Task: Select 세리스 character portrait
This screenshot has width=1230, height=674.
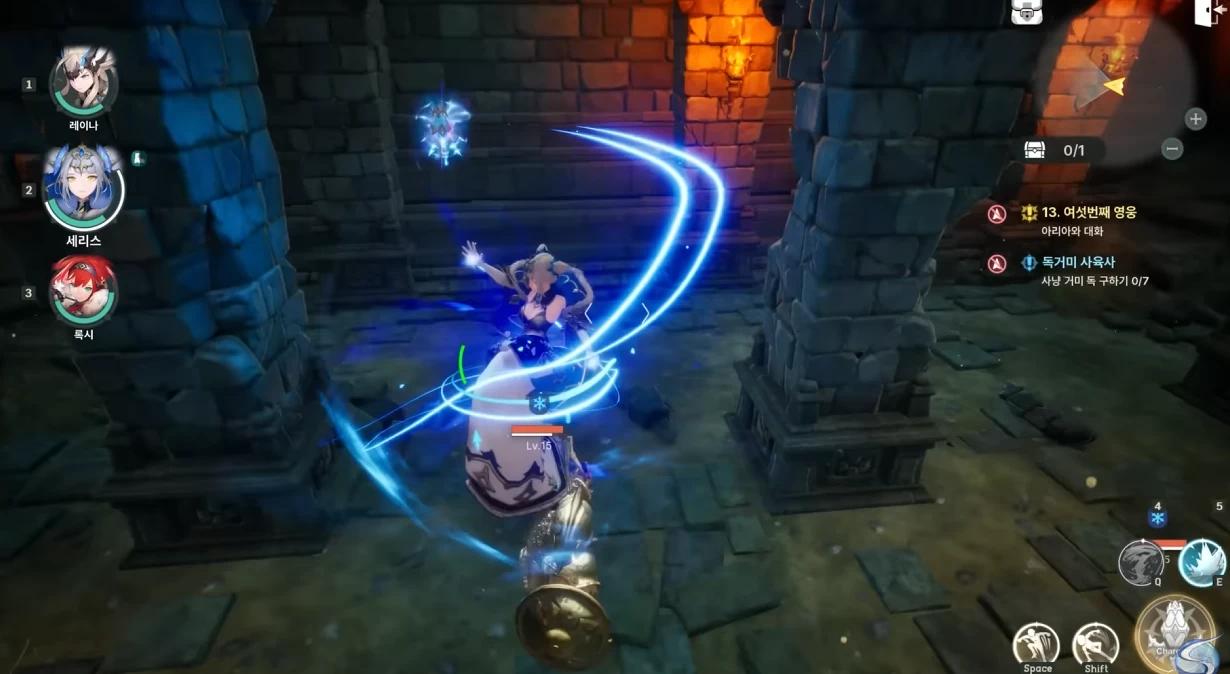Action: (x=83, y=188)
